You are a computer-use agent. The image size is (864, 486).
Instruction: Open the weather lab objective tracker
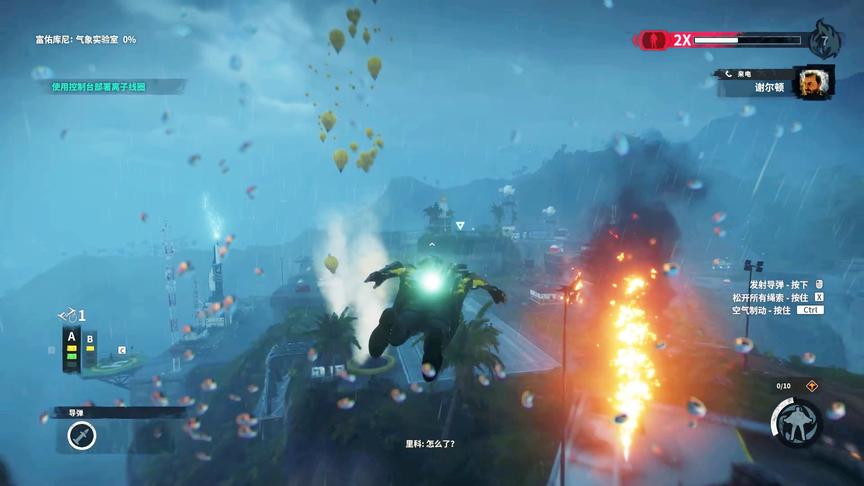pyautogui.click(x=86, y=39)
